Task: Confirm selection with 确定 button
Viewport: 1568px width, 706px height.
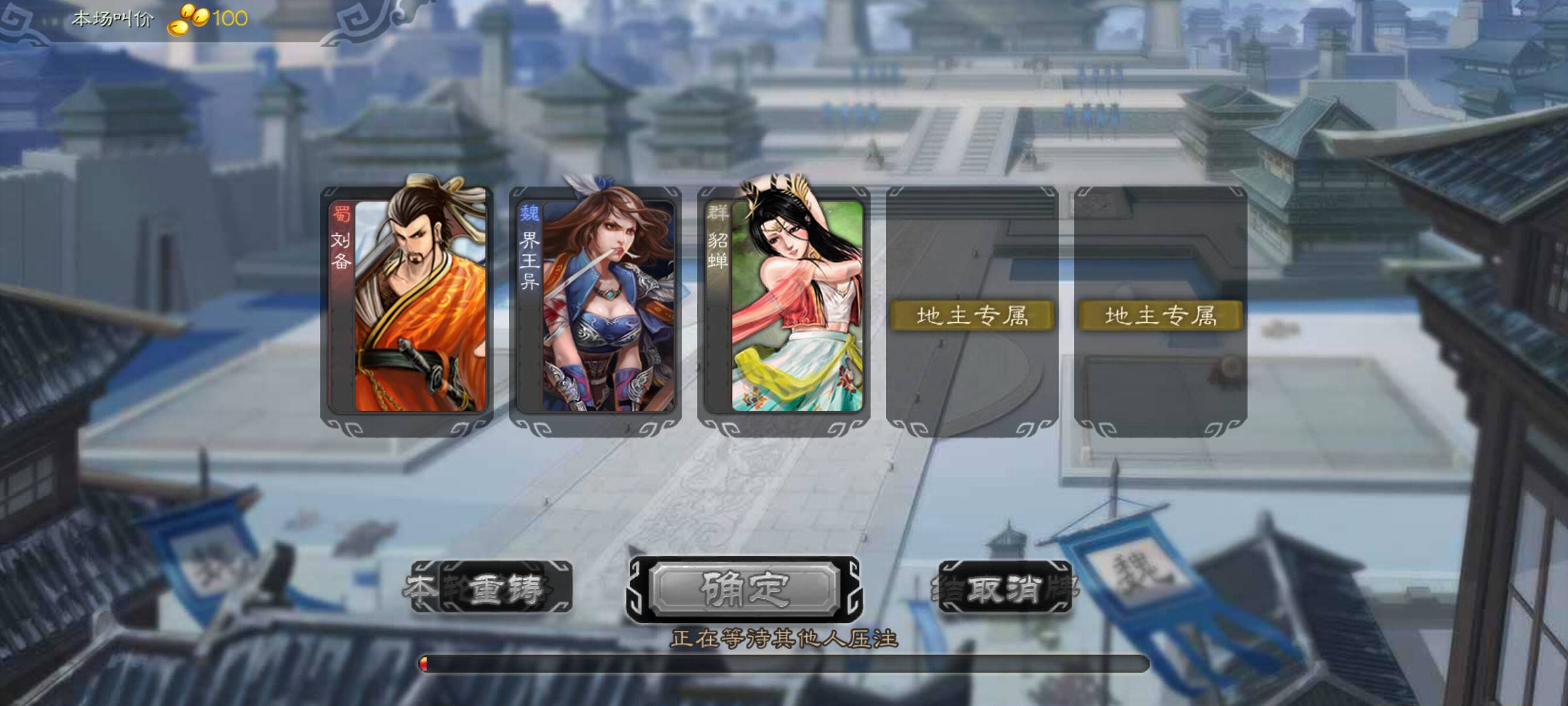Action: coord(744,588)
